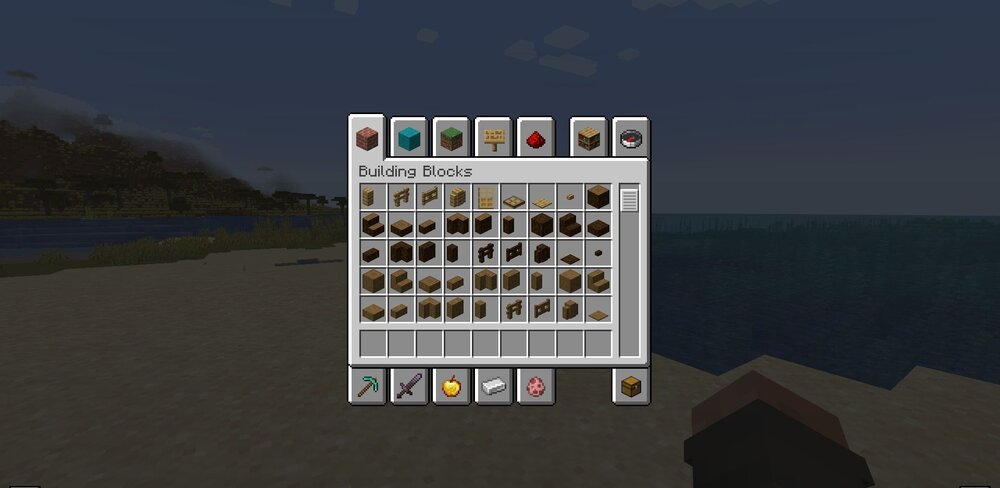
Task: Open the sword Combat tab
Action: [409, 386]
